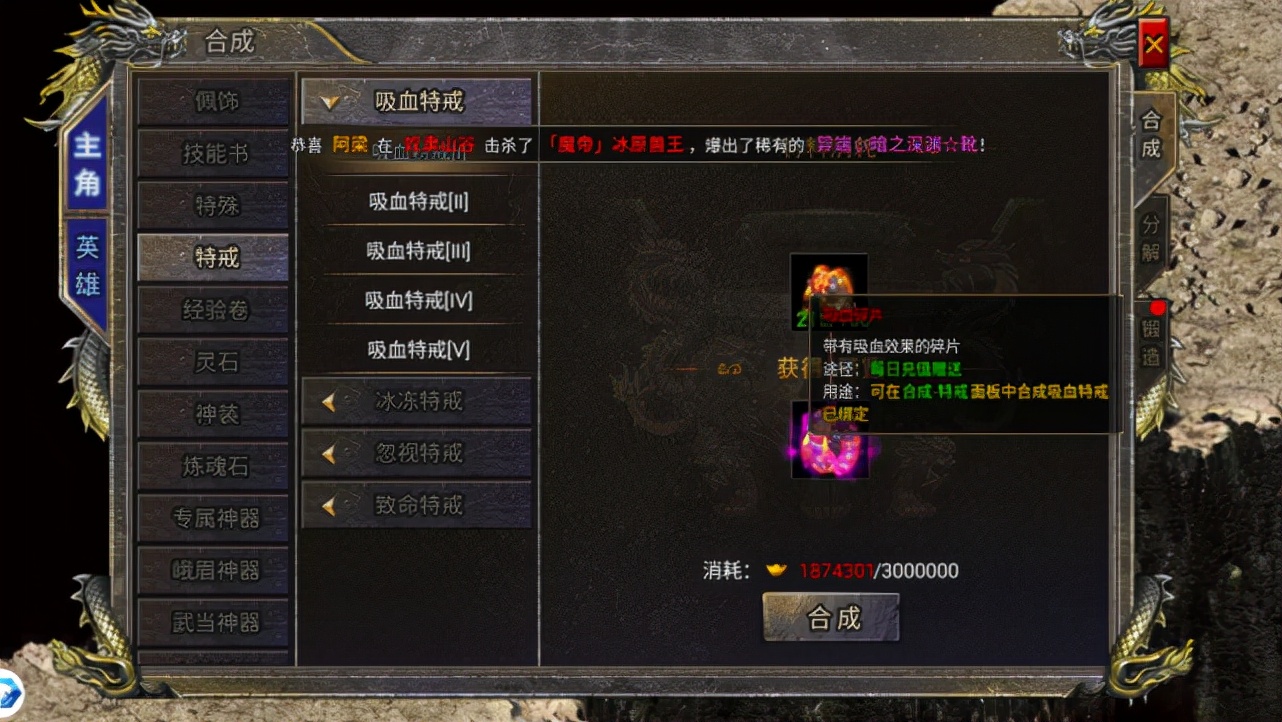Viewport: 1282px width, 722px height.
Task: Expand the 致命特戒 recipe group
Action: 416,506
